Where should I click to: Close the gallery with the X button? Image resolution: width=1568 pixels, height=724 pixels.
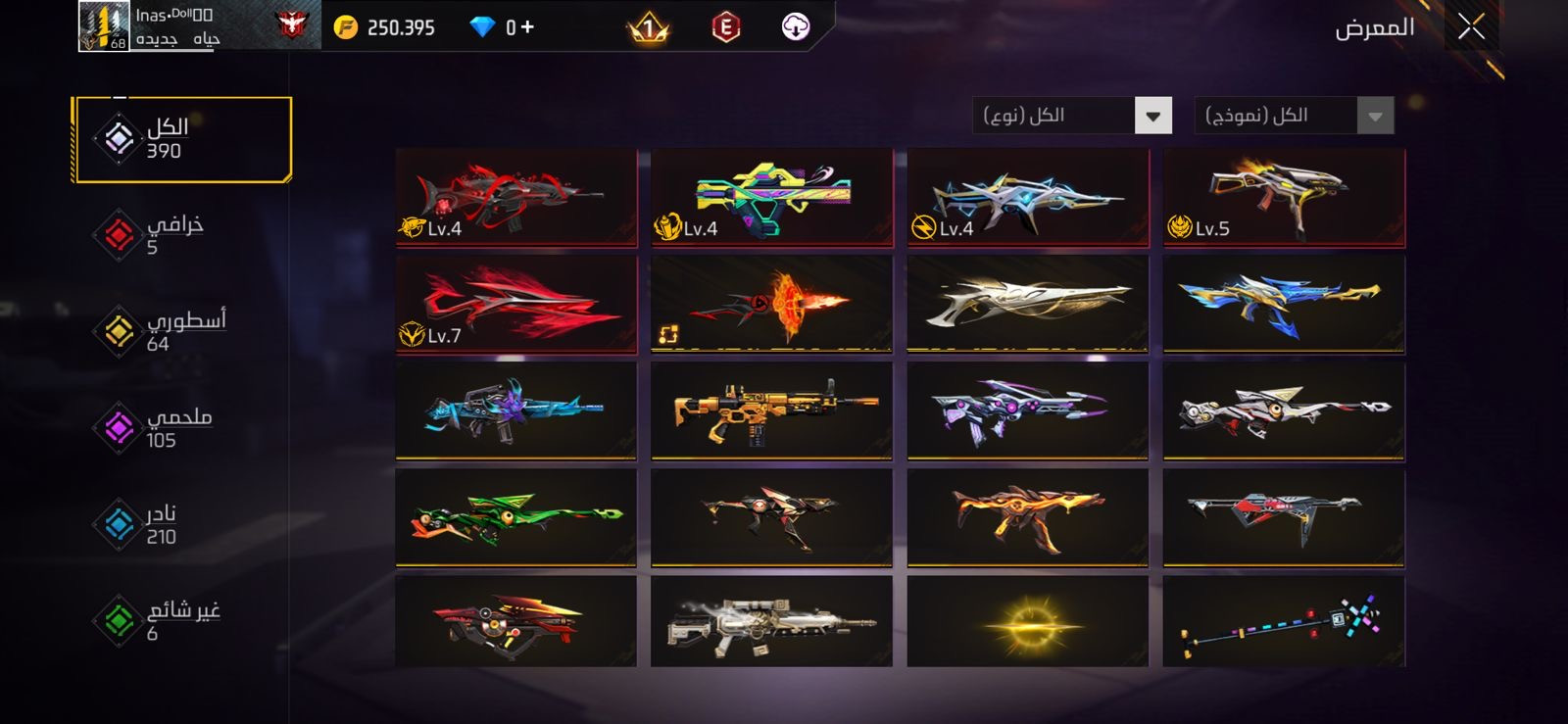tap(1470, 27)
